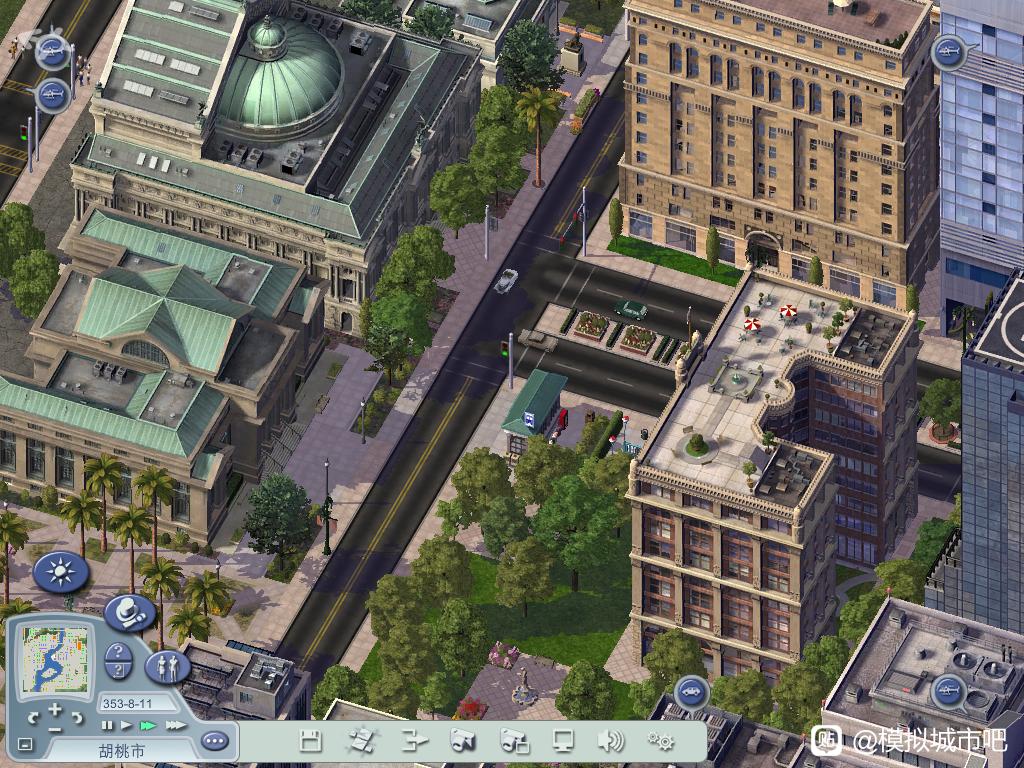
Task: Switch to triple-arrow fastest speed
Action: (175, 725)
